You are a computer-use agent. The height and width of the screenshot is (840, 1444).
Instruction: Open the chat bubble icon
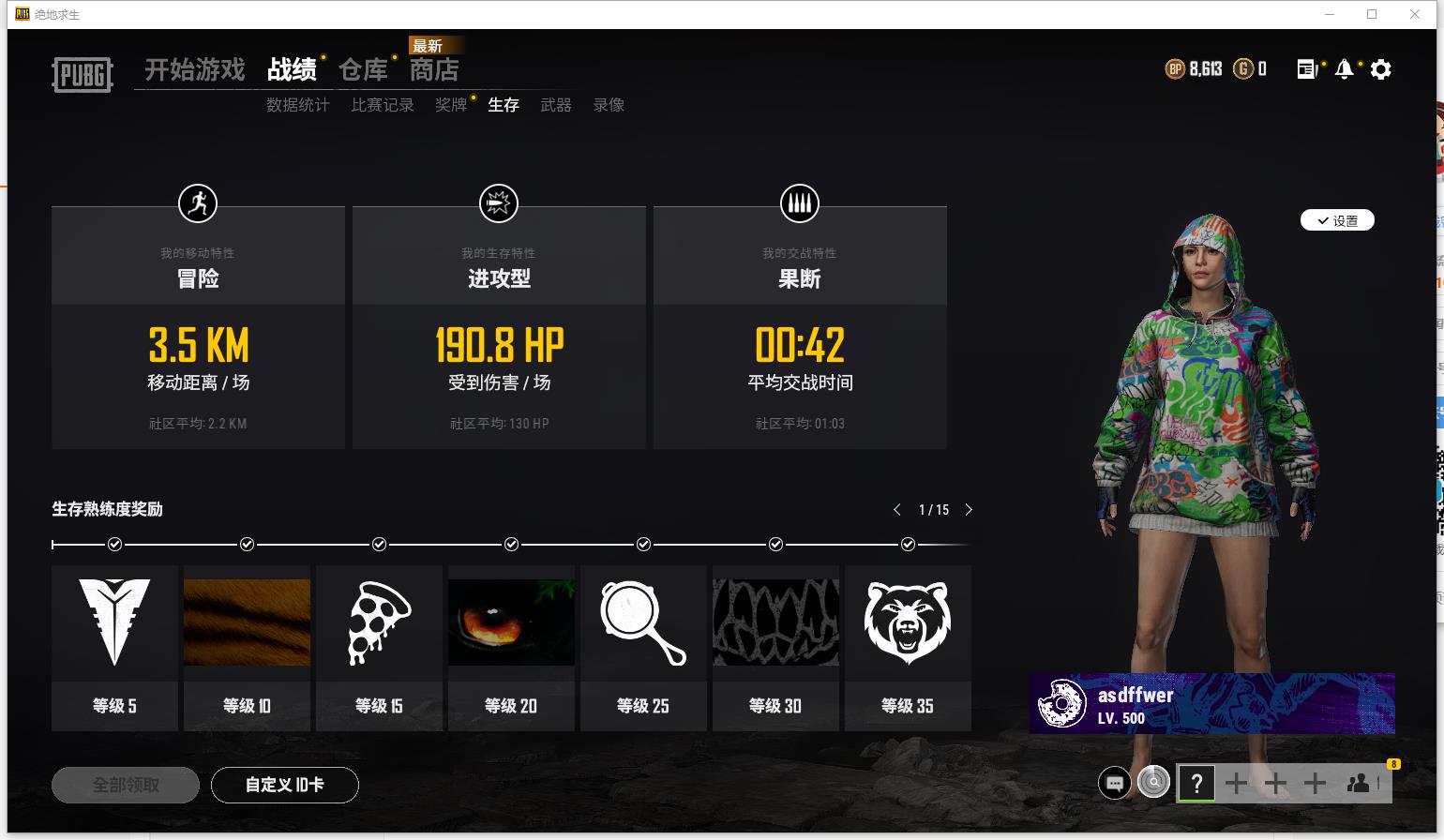coord(1114,783)
